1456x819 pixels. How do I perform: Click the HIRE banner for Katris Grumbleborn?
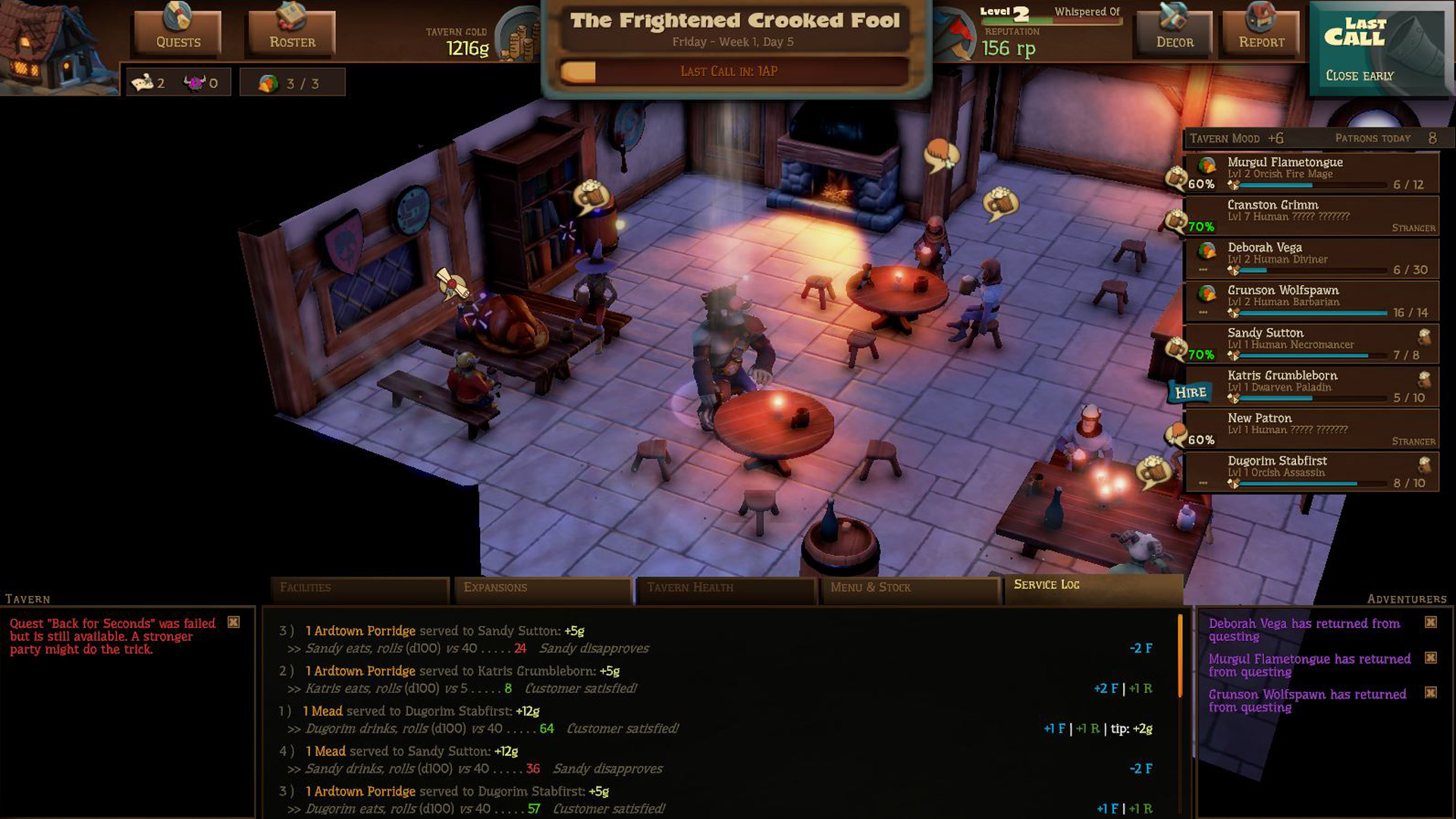point(1191,393)
